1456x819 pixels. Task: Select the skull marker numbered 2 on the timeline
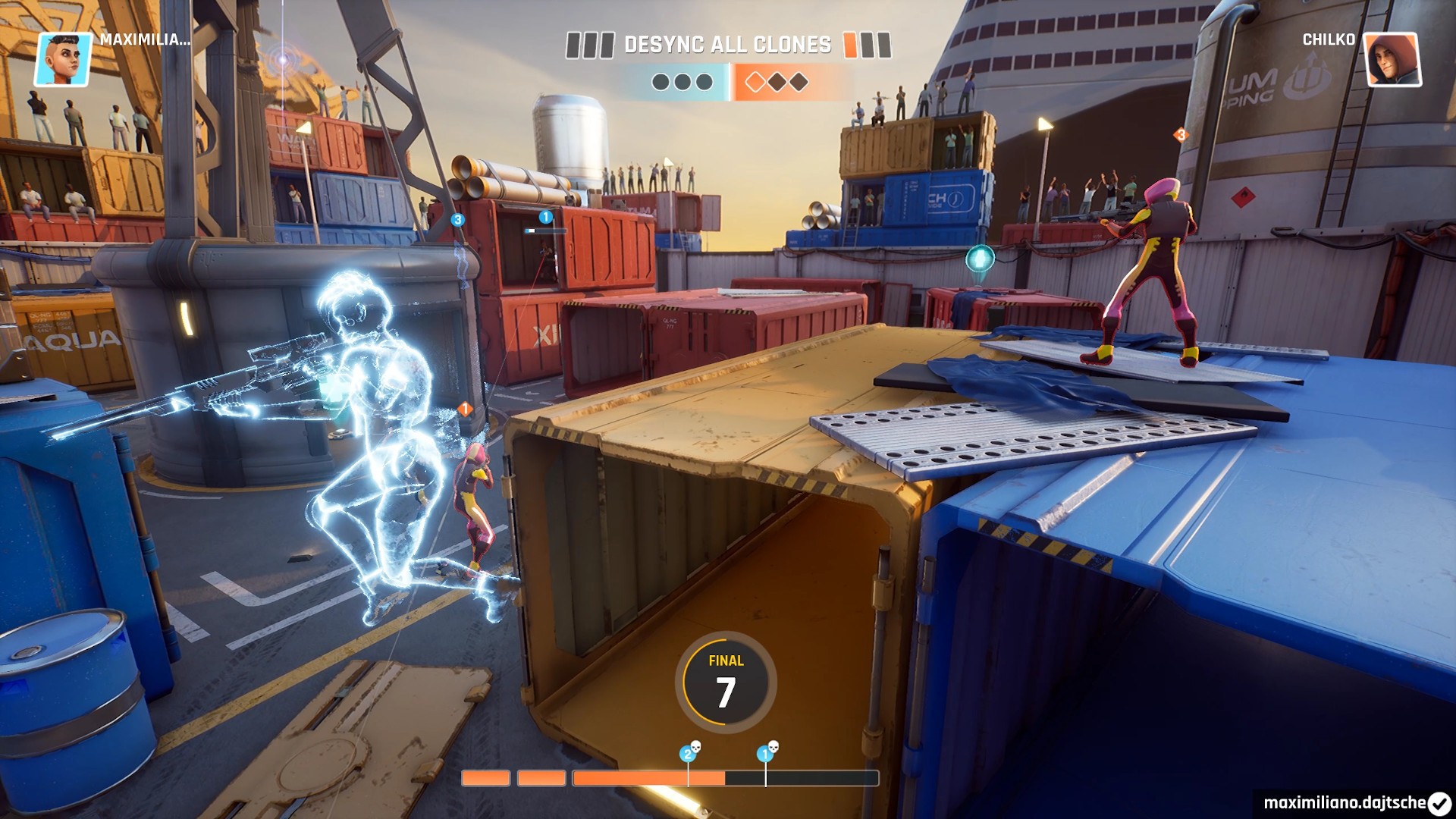point(689,752)
